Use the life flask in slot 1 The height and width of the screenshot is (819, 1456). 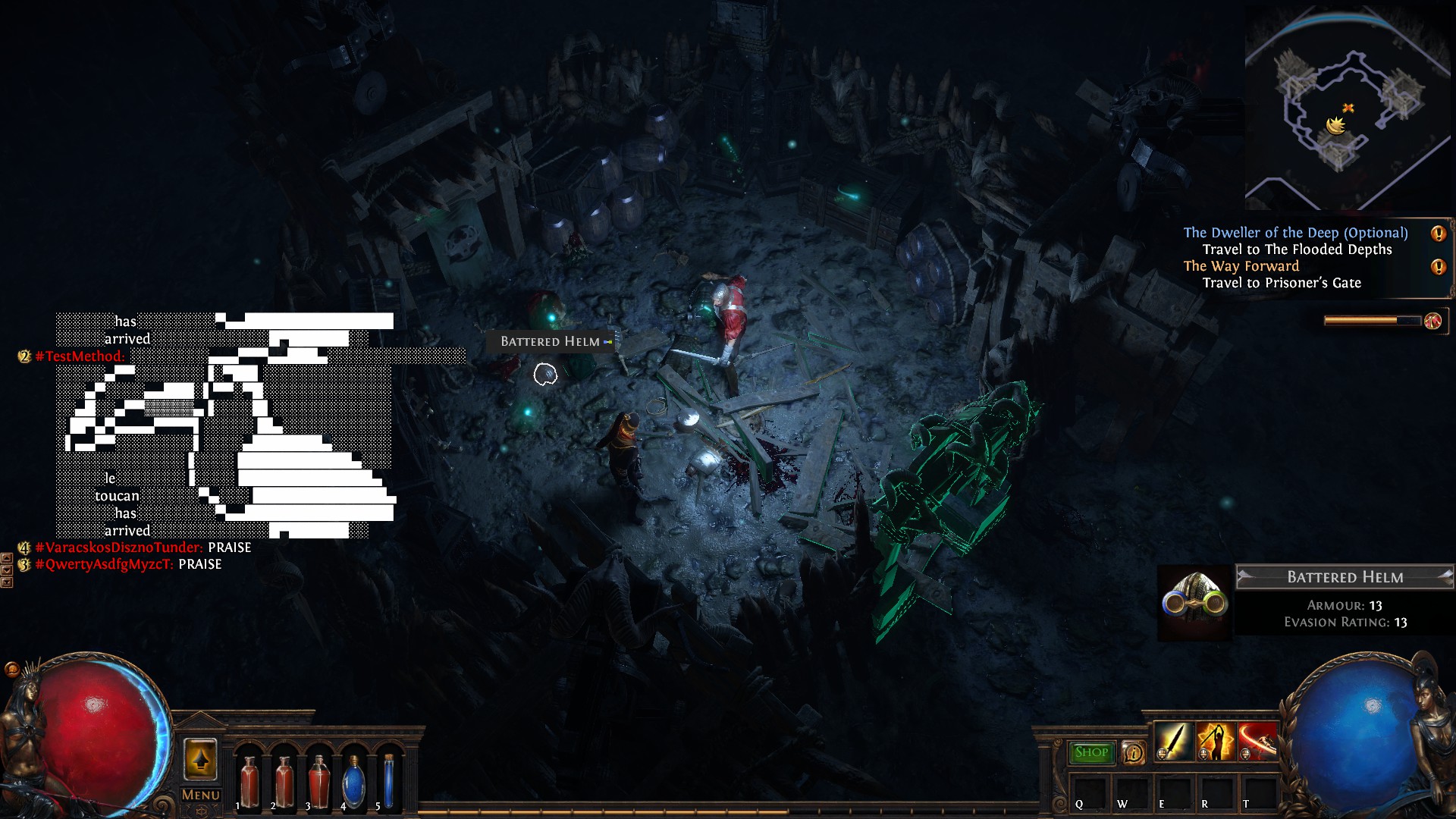[x=249, y=781]
